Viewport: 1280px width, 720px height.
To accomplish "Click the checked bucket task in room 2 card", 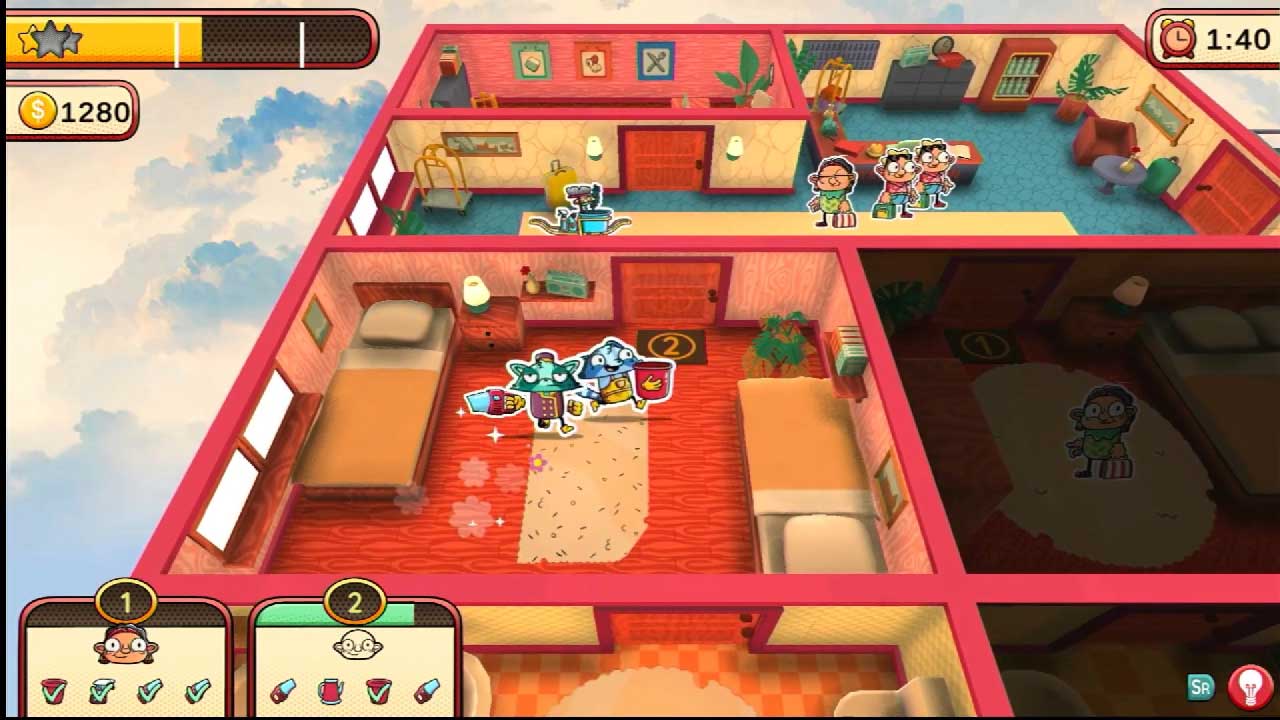I will click(379, 690).
